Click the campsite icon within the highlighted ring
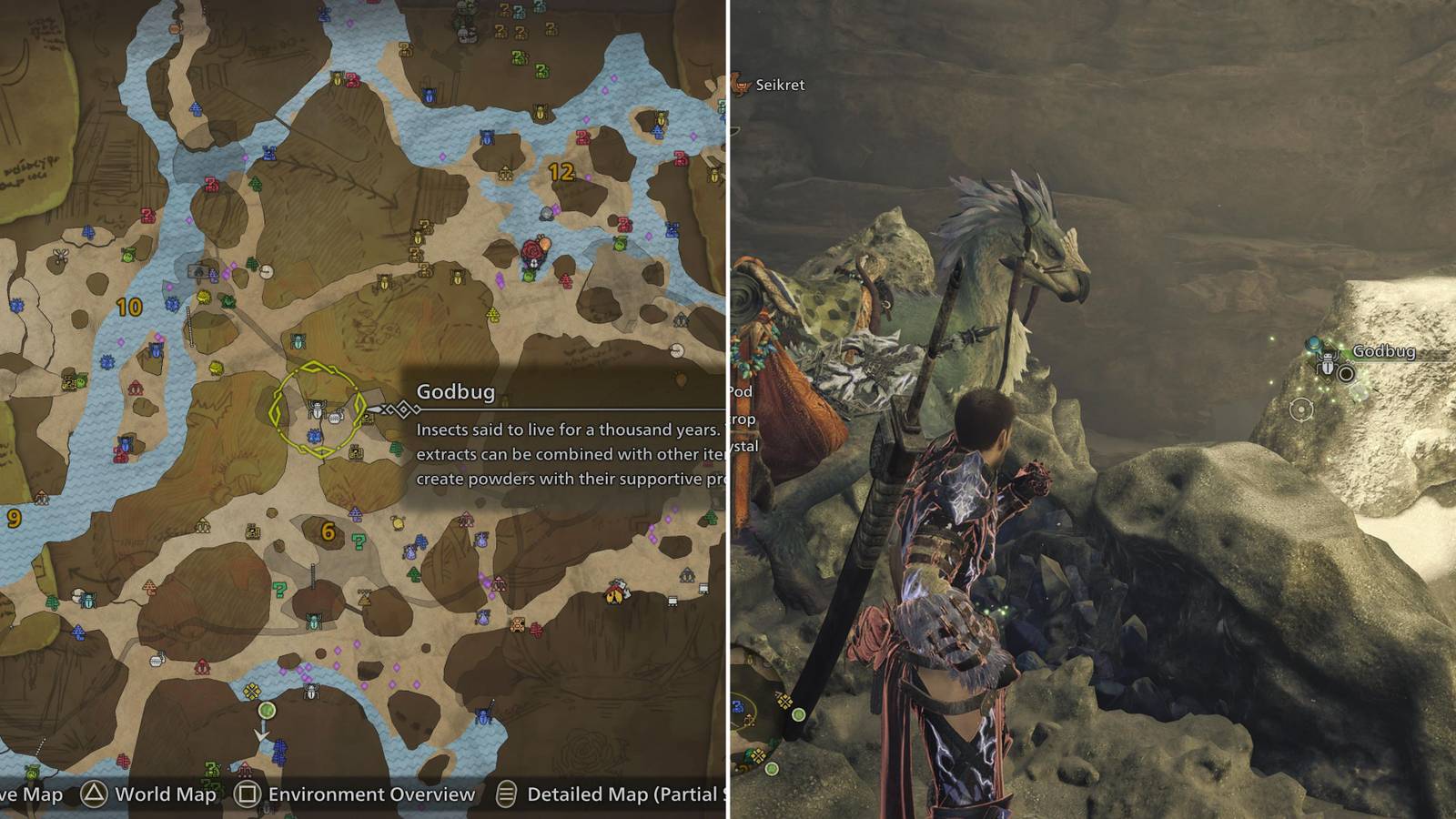The width and height of the screenshot is (1456, 819). pyautogui.click(x=336, y=419)
